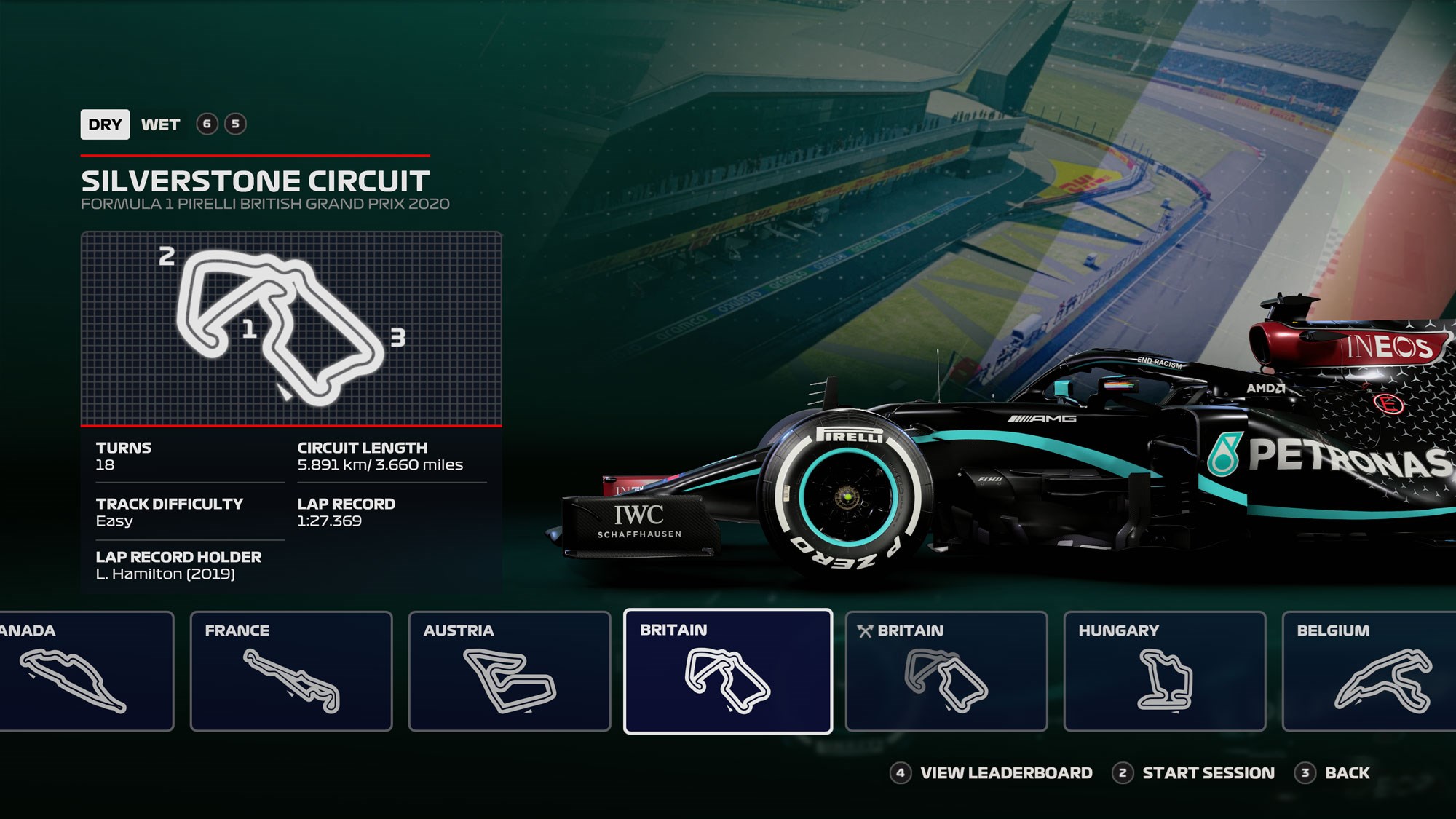1456x819 pixels.
Task: Select the Britain tile with crossed-tools icon
Action: (946, 670)
